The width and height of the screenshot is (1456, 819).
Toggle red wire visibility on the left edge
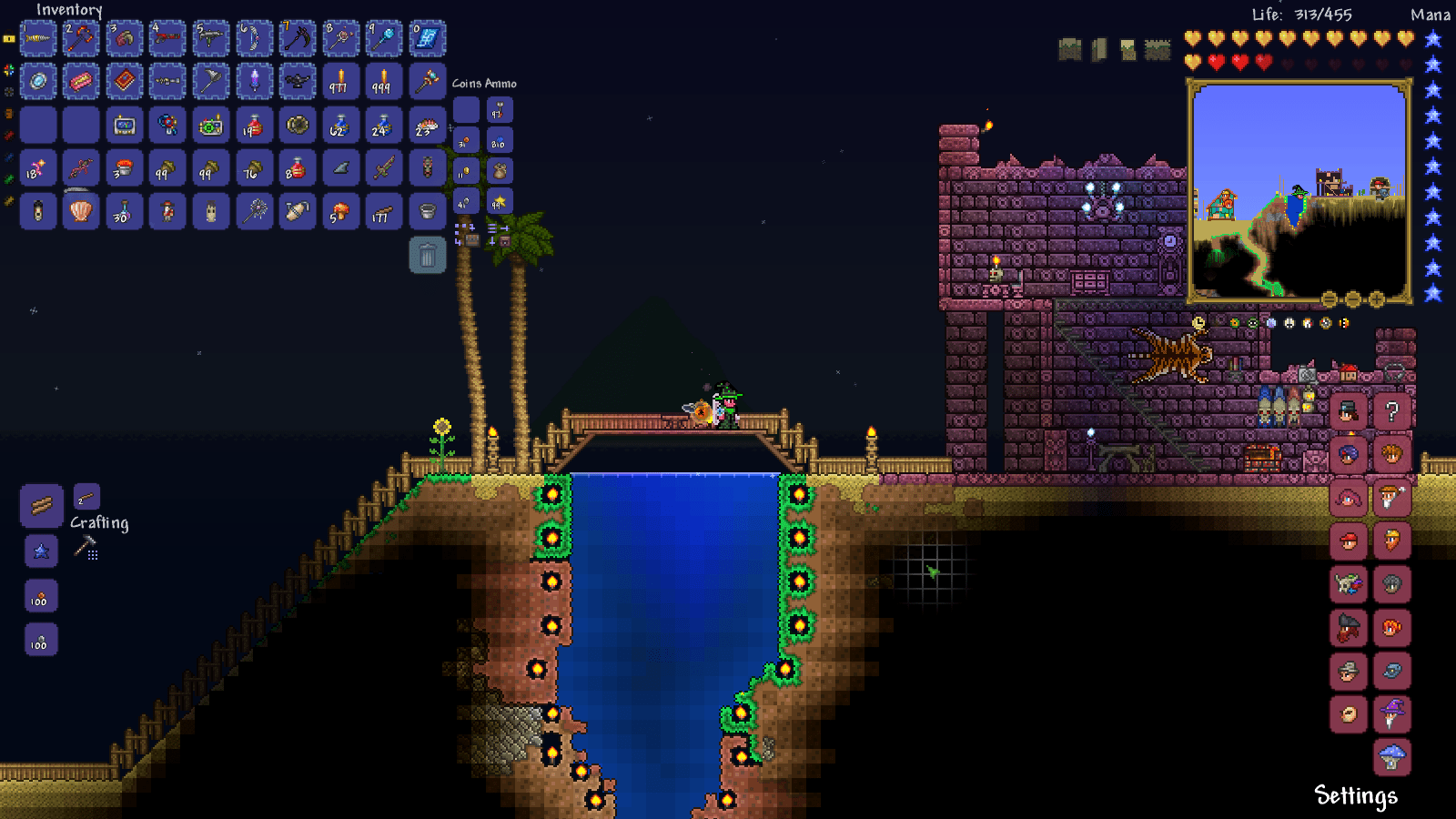coord(8,135)
